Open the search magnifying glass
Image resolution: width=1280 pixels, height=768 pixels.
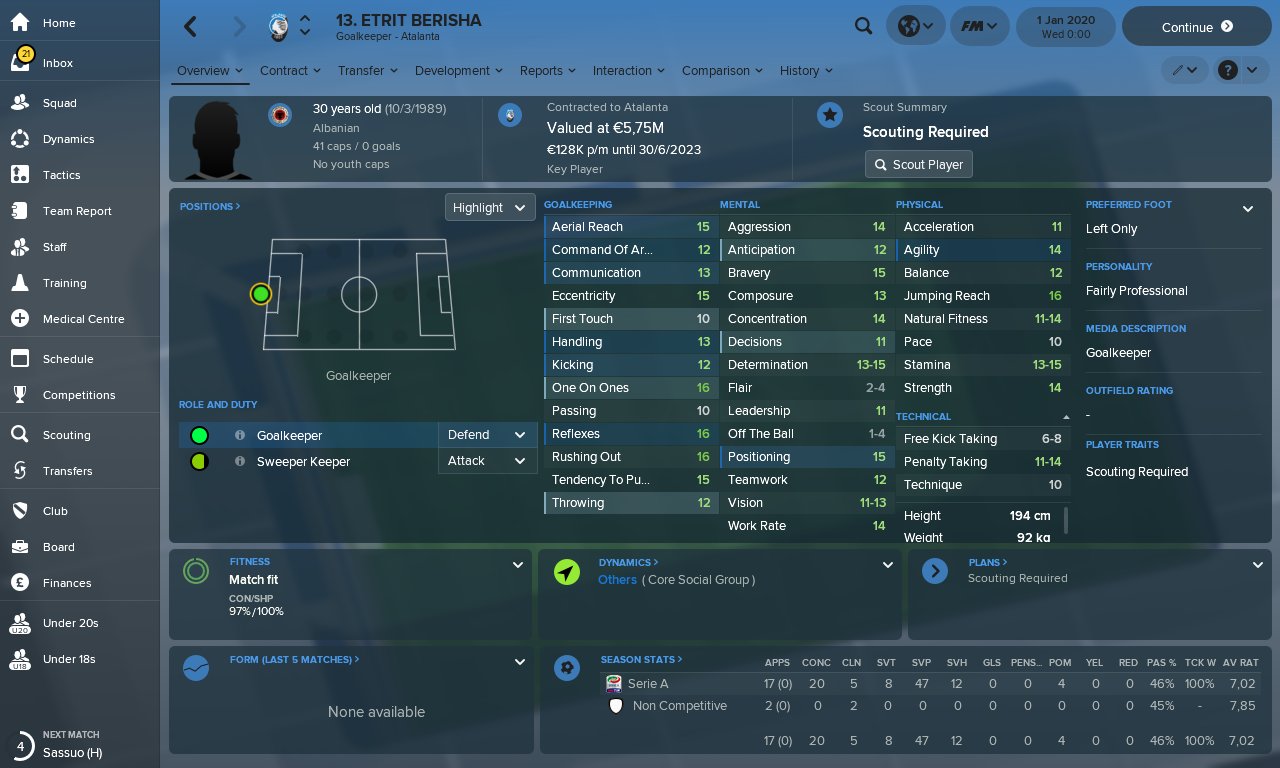(864, 27)
